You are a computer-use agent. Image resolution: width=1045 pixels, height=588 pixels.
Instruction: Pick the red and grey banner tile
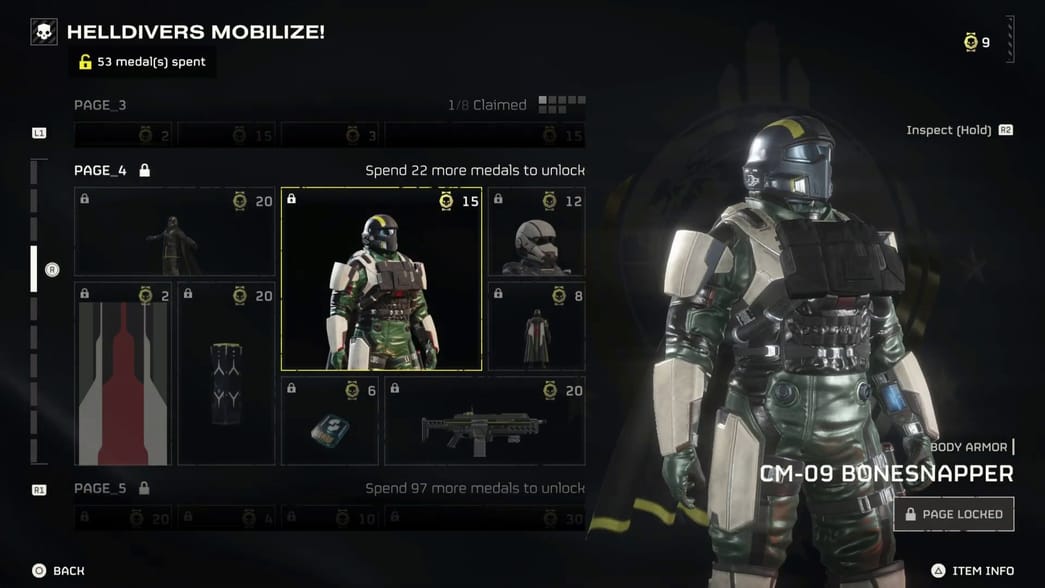click(x=123, y=374)
